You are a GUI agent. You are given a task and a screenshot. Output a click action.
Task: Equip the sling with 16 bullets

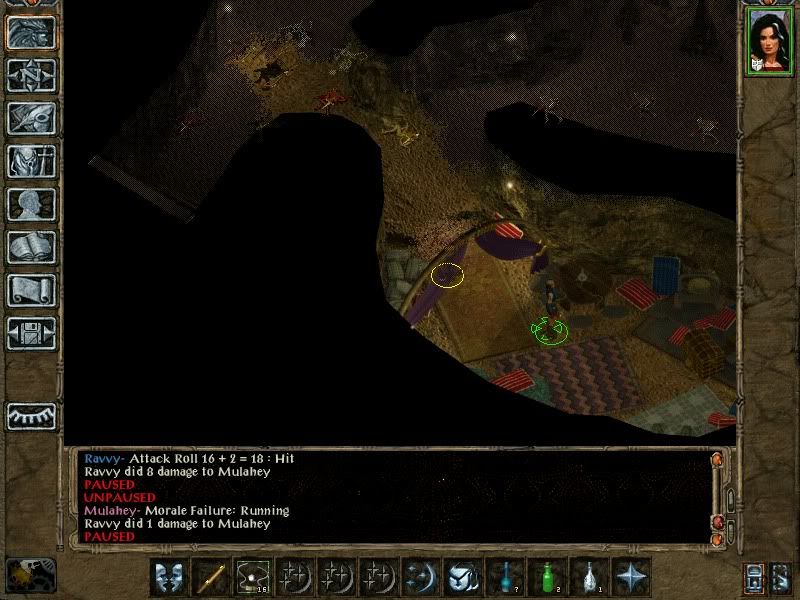pos(253,577)
